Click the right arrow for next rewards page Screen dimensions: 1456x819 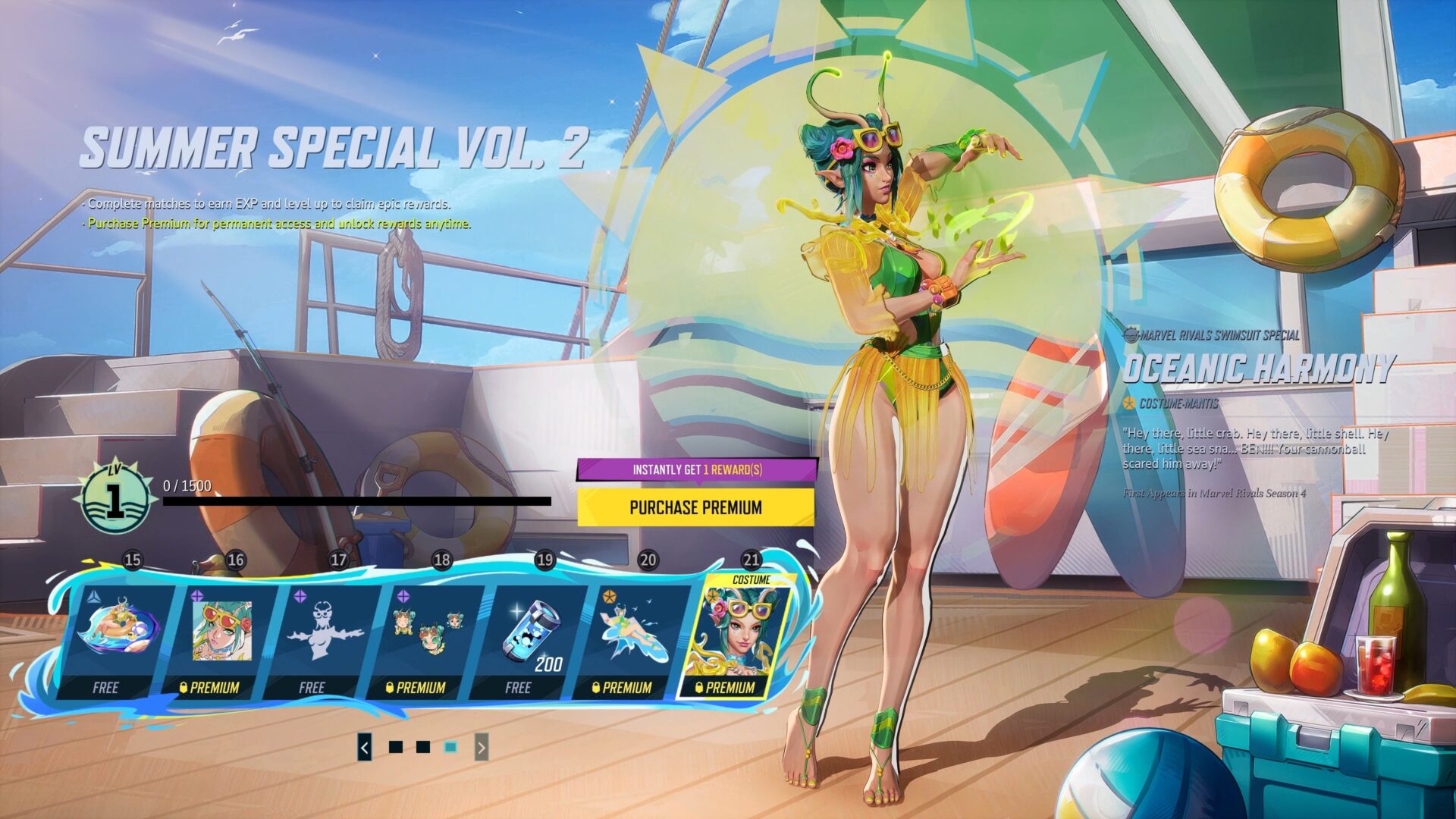click(482, 748)
